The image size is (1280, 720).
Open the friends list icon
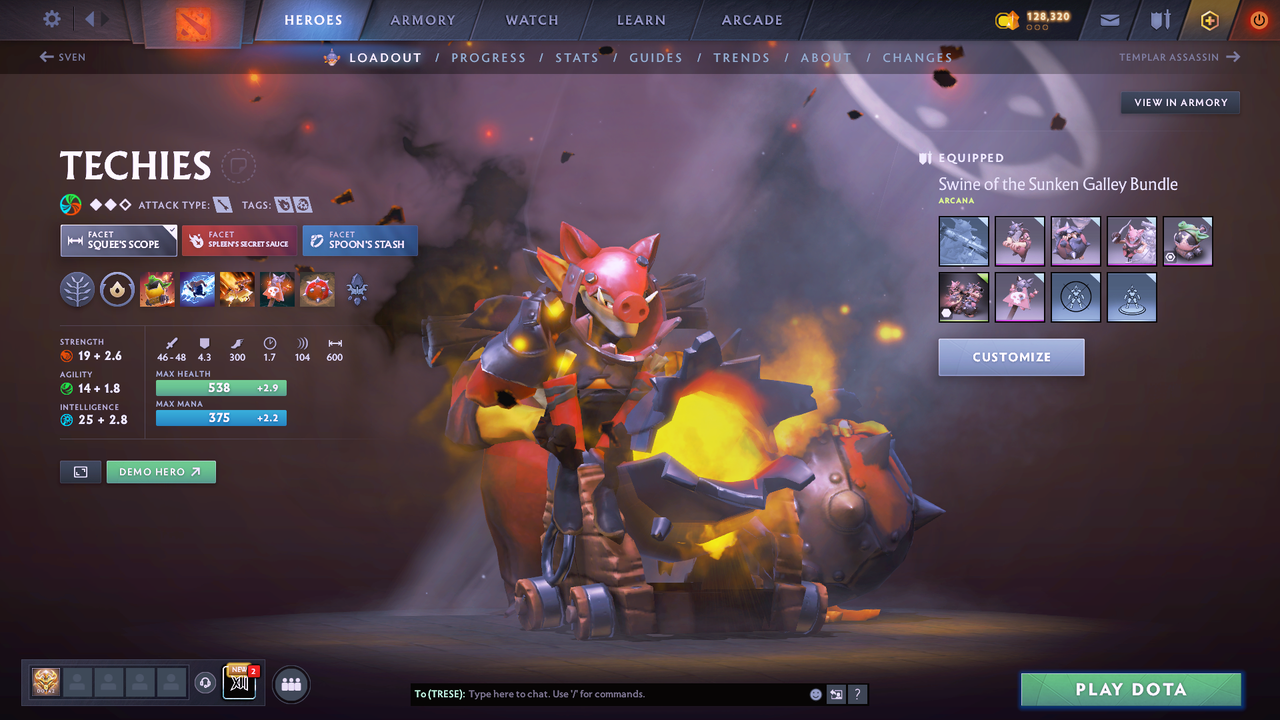click(x=290, y=684)
